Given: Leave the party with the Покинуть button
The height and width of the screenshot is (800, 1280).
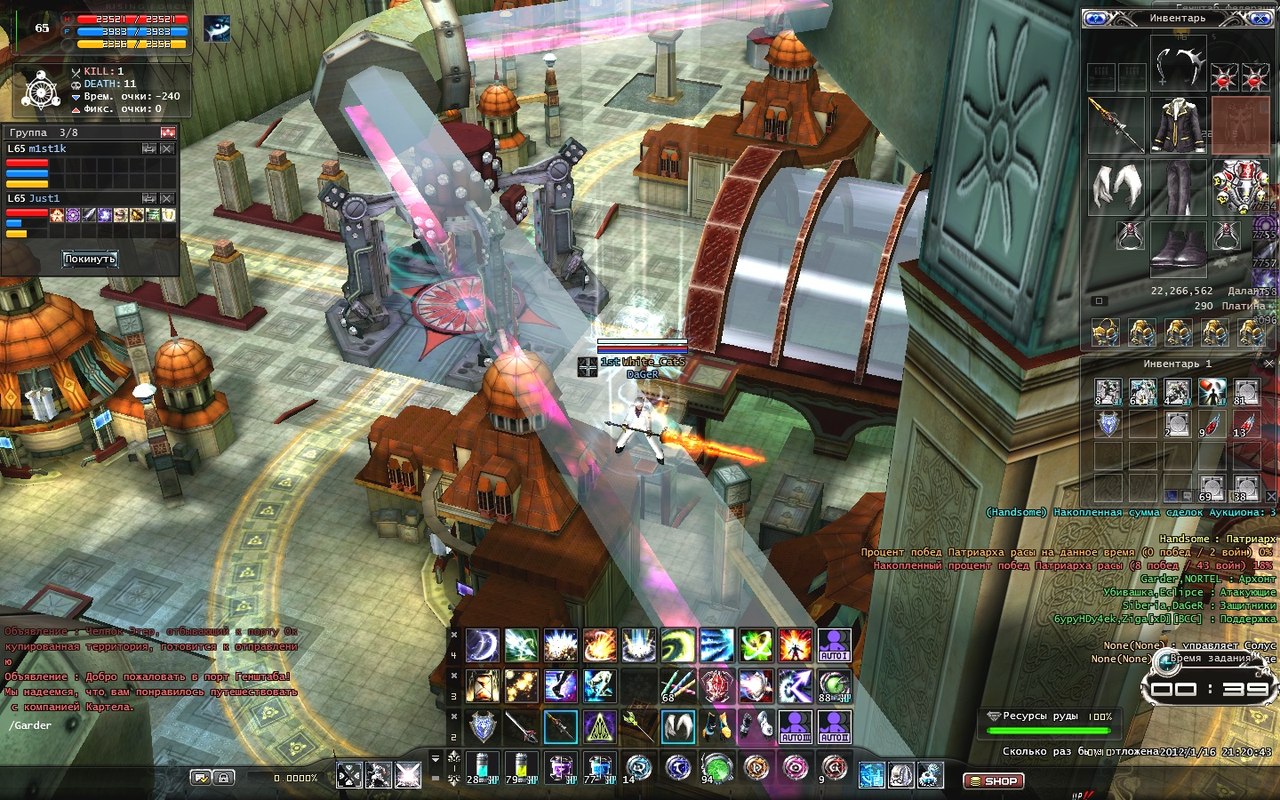Looking at the screenshot, I should pyautogui.click(x=90, y=259).
